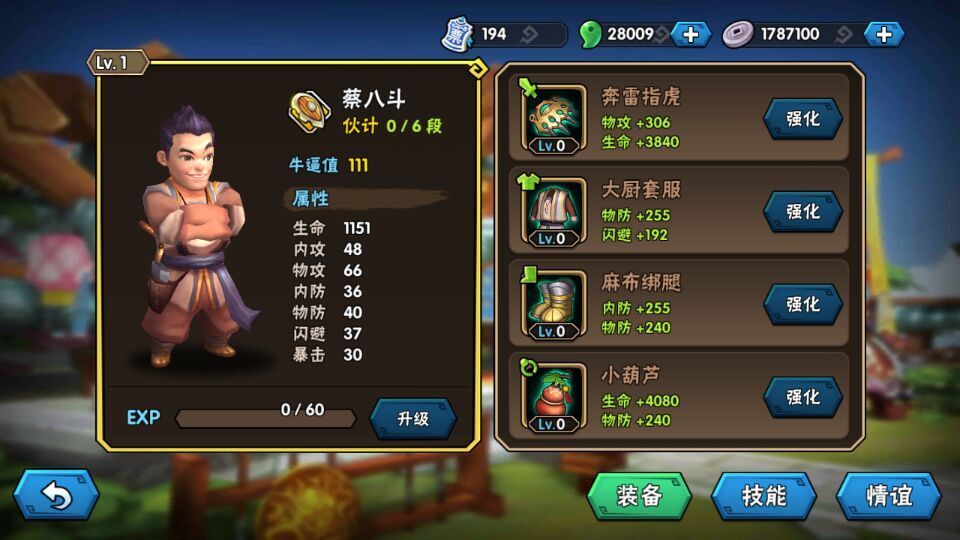This screenshot has width=960, height=540.
Task: Show the 情谊 friendship tab
Action: click(888, 496)
